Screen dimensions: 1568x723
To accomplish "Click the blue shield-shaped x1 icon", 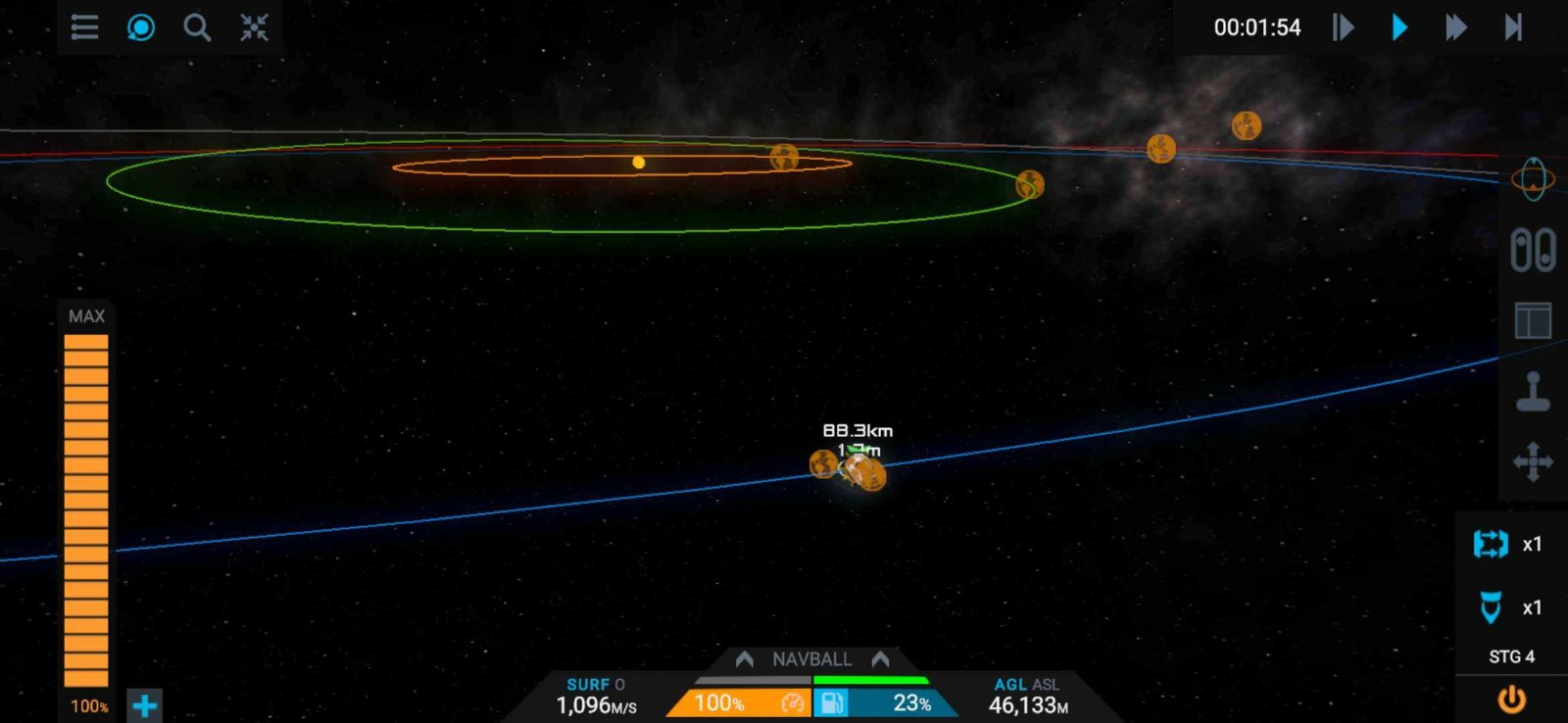I will (x=1492, y=607).
